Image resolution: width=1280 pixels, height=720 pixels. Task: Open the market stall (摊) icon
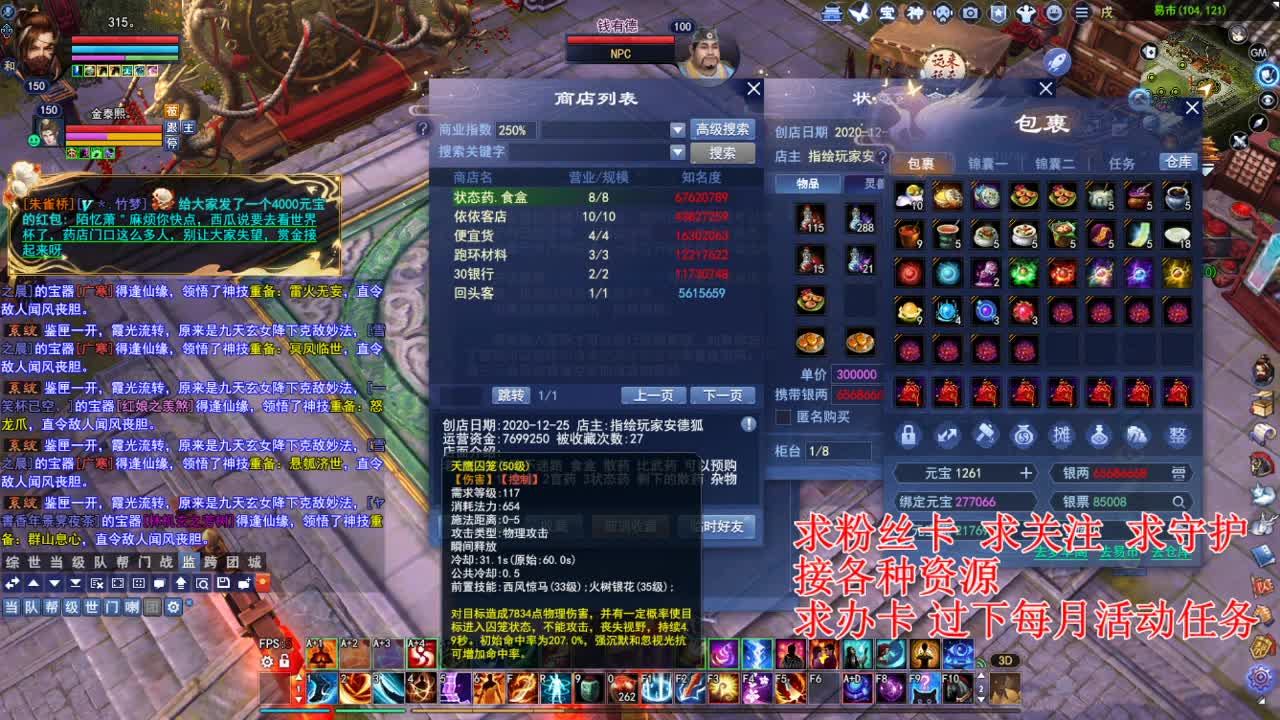pos(1062,435)
